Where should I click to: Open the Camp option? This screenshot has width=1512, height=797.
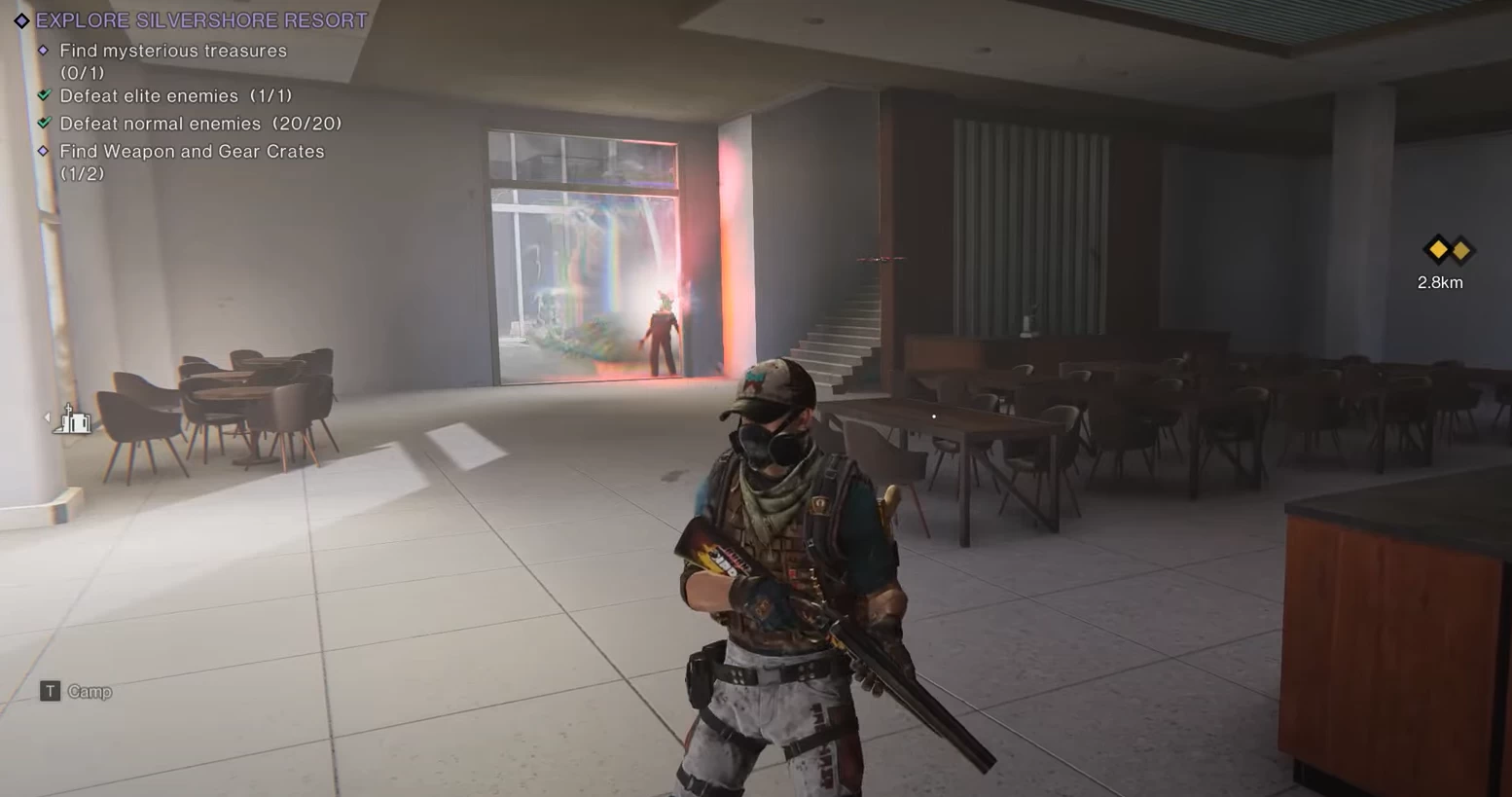(x=89, y=692)
